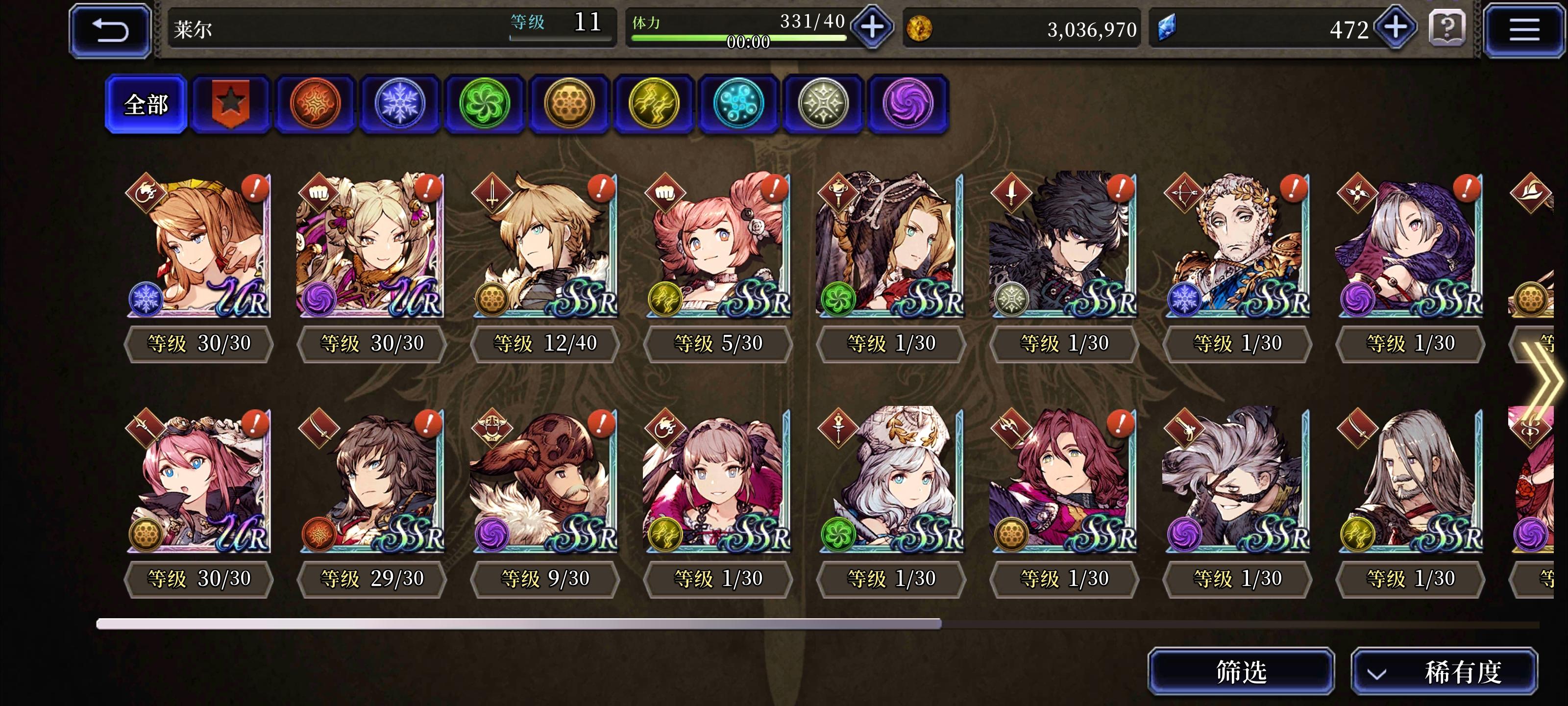Tap the back arrow to return
Image resolution: width=1568 pixels, height=706 pixels.
tap(110, 29)
